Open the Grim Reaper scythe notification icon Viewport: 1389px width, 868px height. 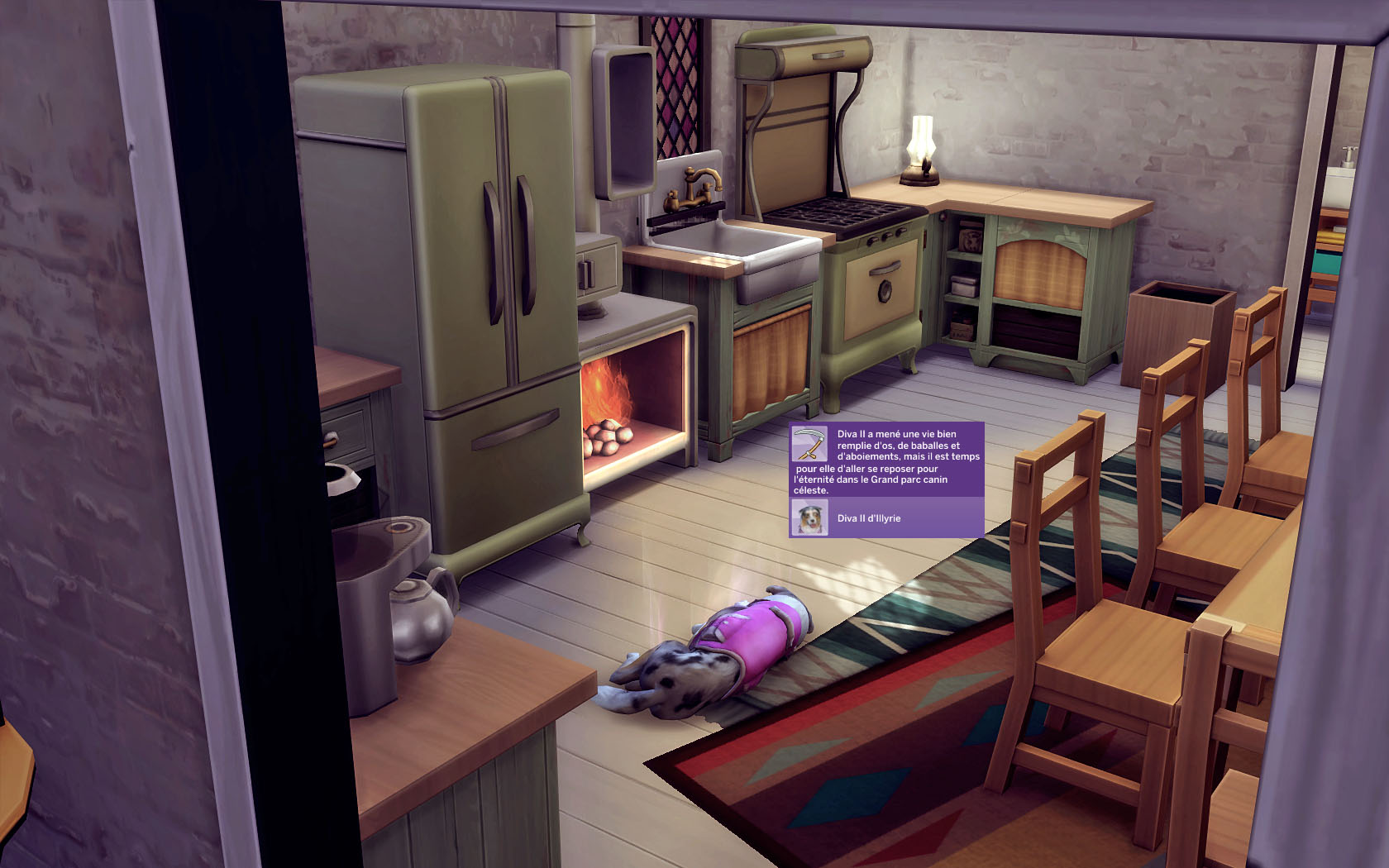[809, 445]
